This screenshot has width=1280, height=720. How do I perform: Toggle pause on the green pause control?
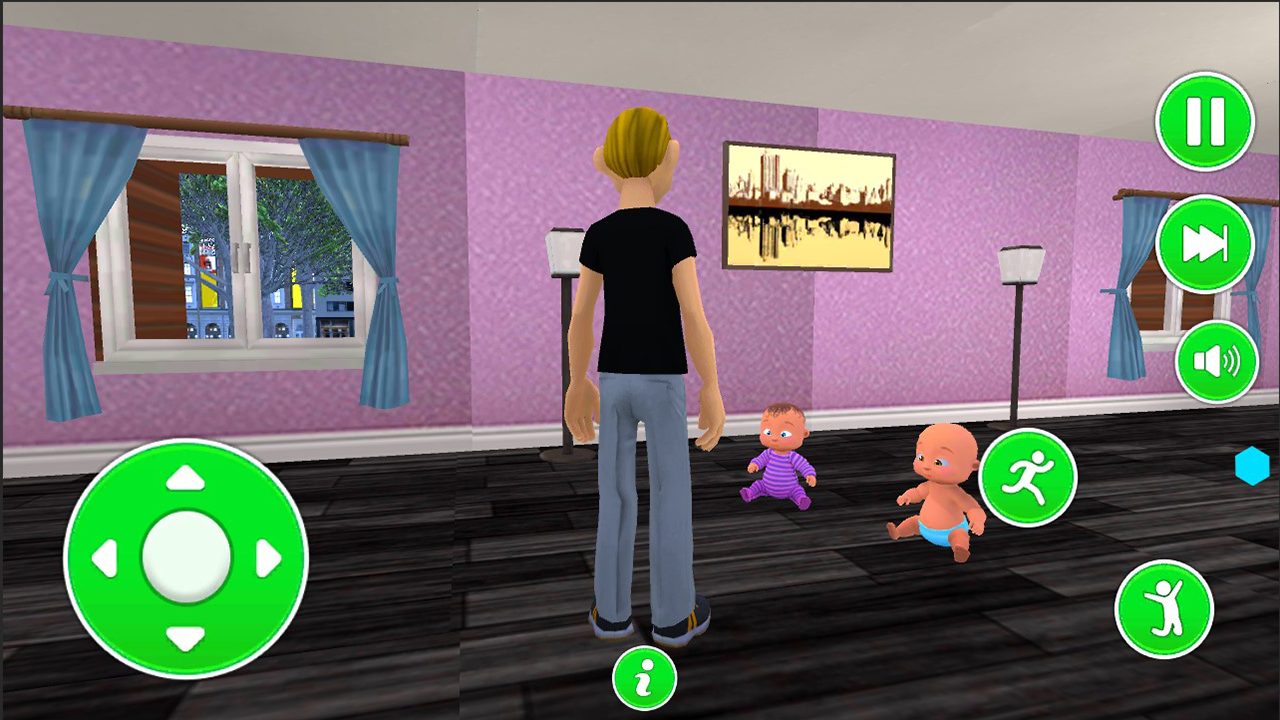click(x=1206, y=120)
